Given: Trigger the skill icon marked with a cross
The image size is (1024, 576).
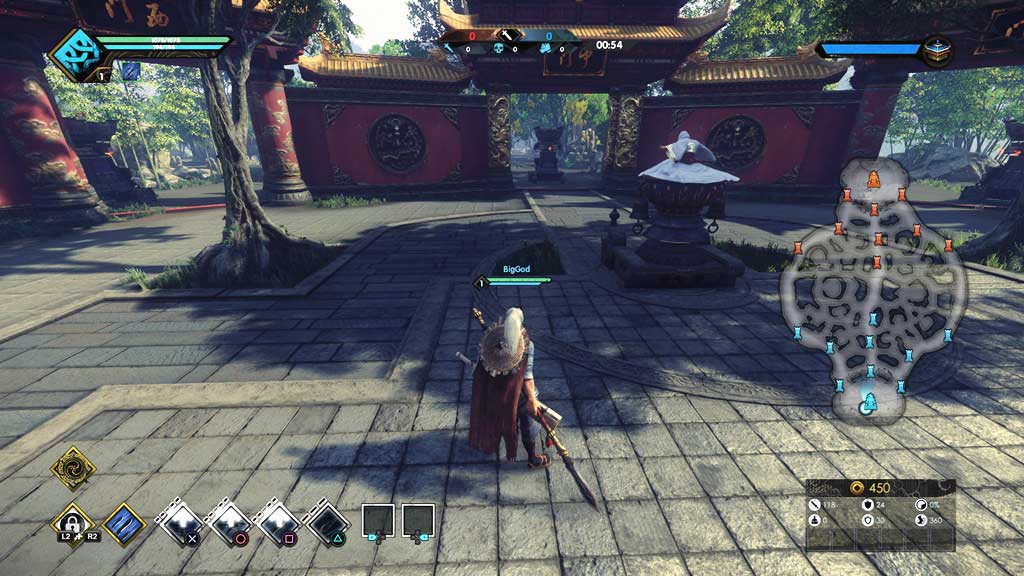Looking at the screenshot, I should [x=181, y=521].
